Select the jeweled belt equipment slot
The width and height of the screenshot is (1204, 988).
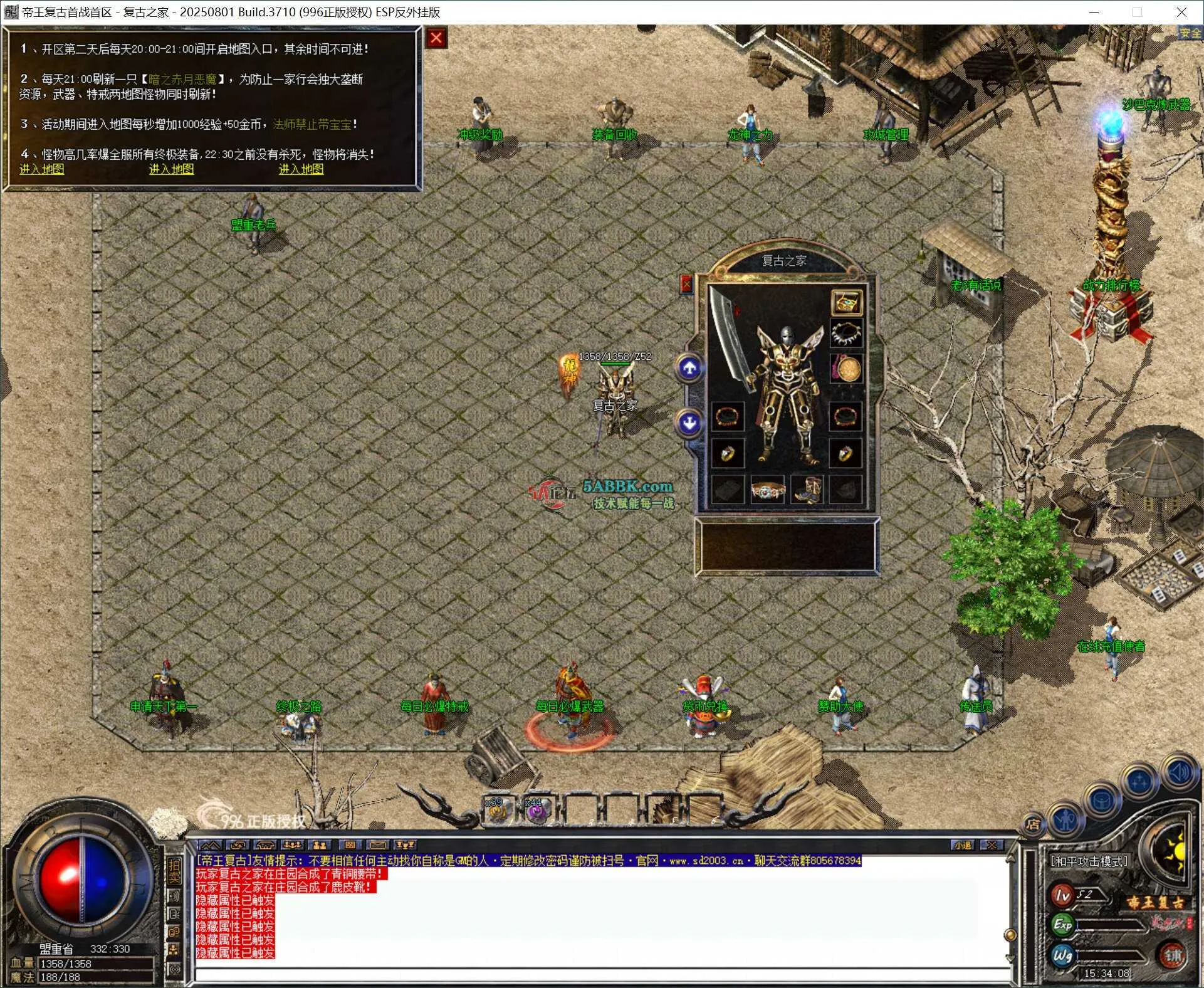coord(767,490)
